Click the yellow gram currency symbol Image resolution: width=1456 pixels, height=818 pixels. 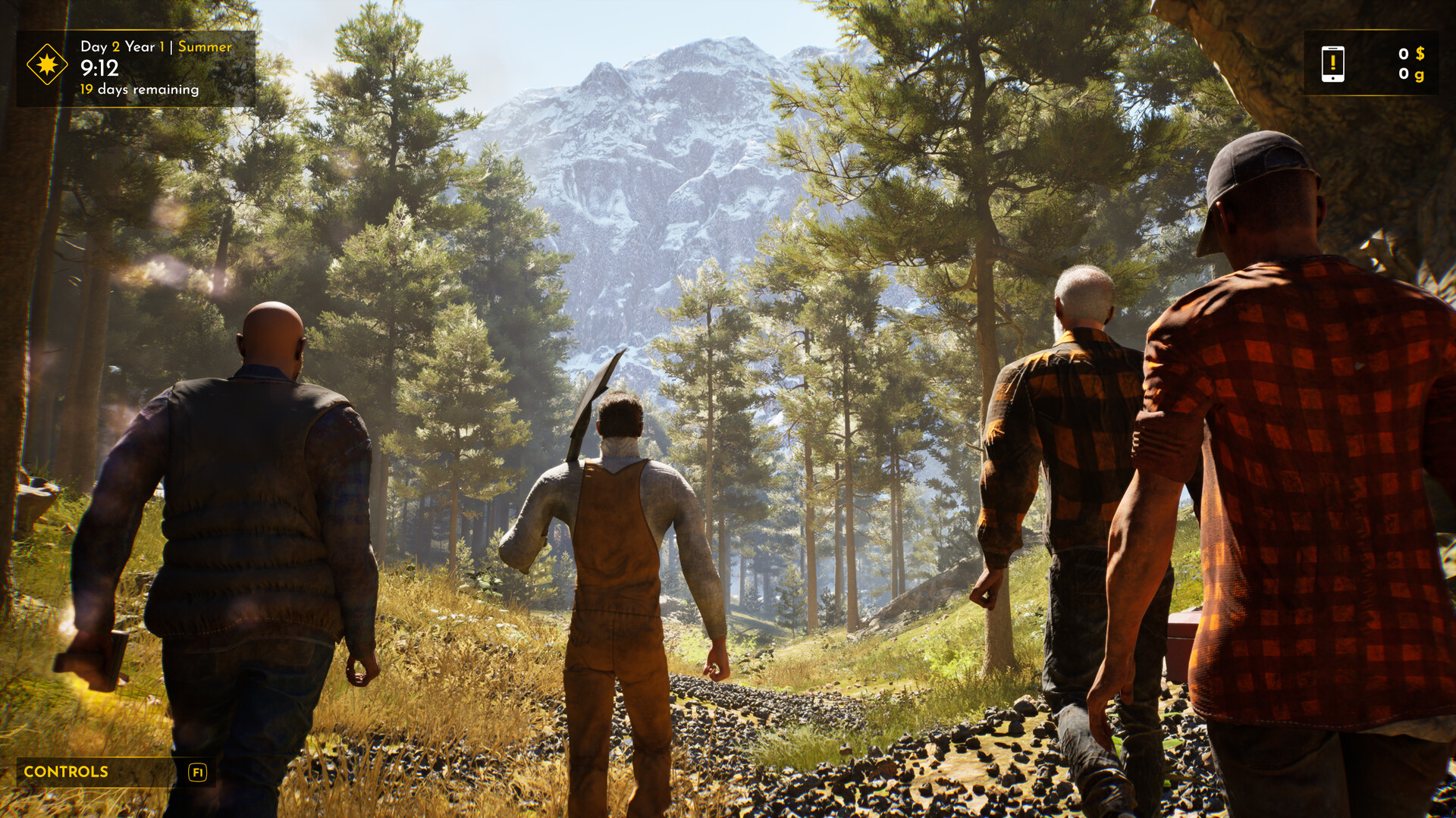click(x=1420, y=76)
